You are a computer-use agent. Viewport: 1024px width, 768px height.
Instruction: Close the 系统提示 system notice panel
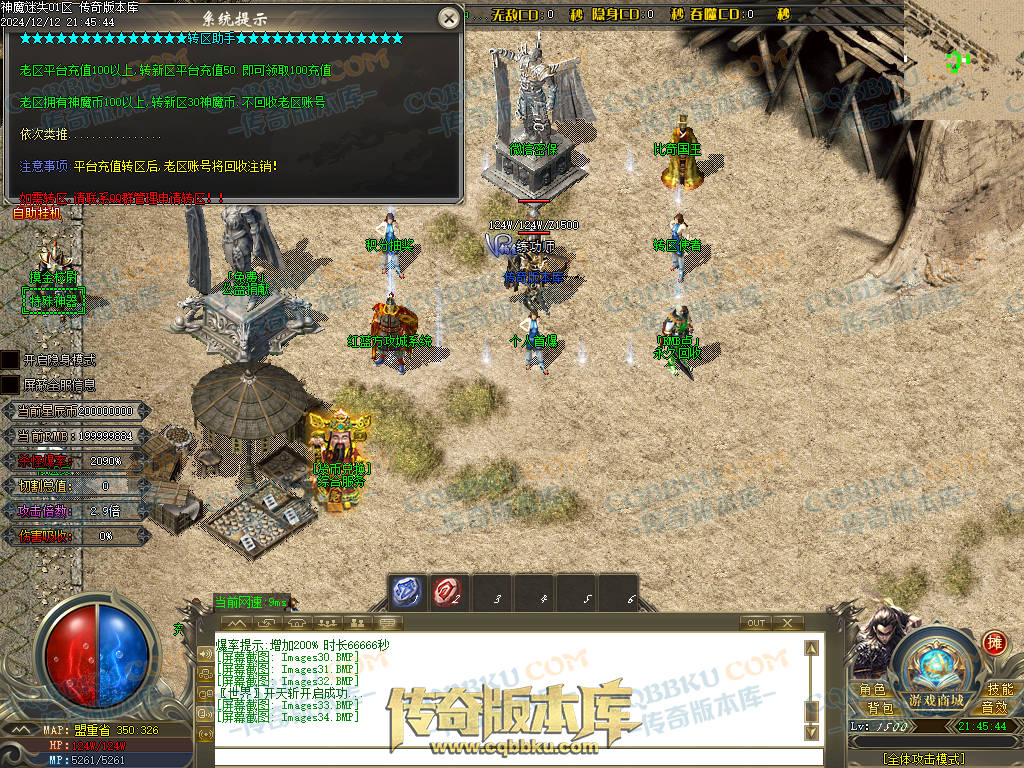449,18
